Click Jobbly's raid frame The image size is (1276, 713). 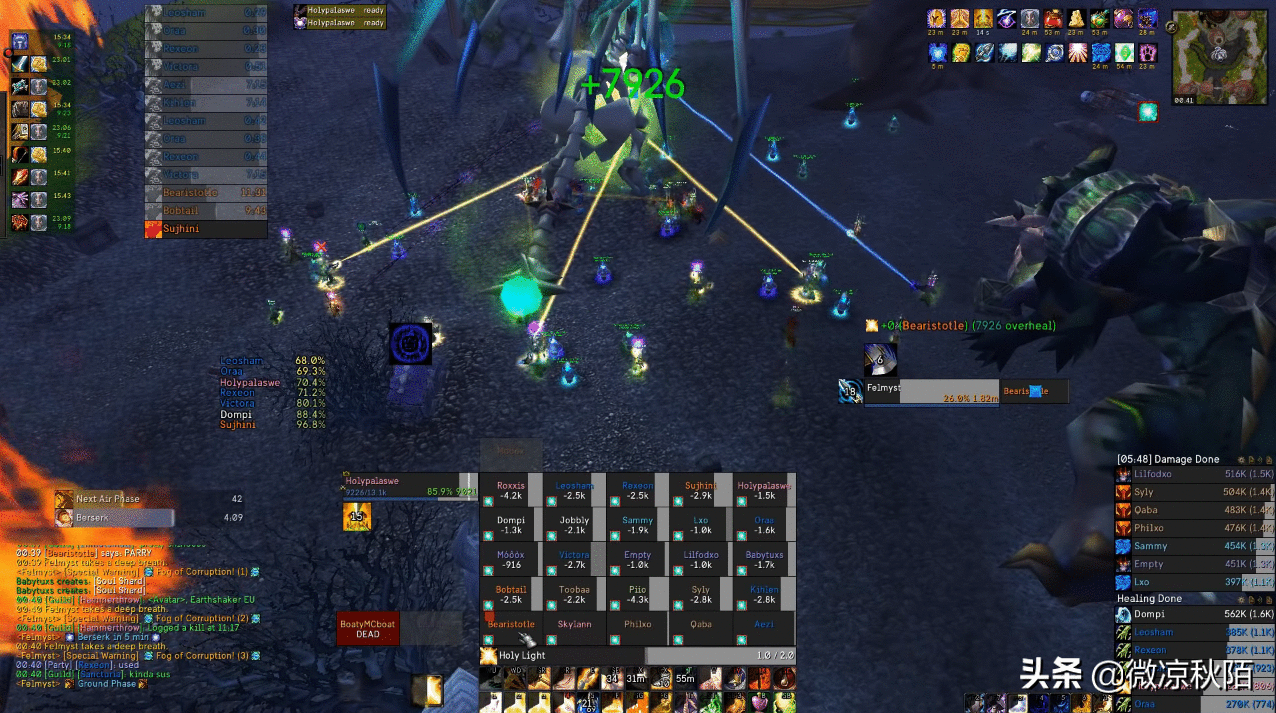pos(574,525)
